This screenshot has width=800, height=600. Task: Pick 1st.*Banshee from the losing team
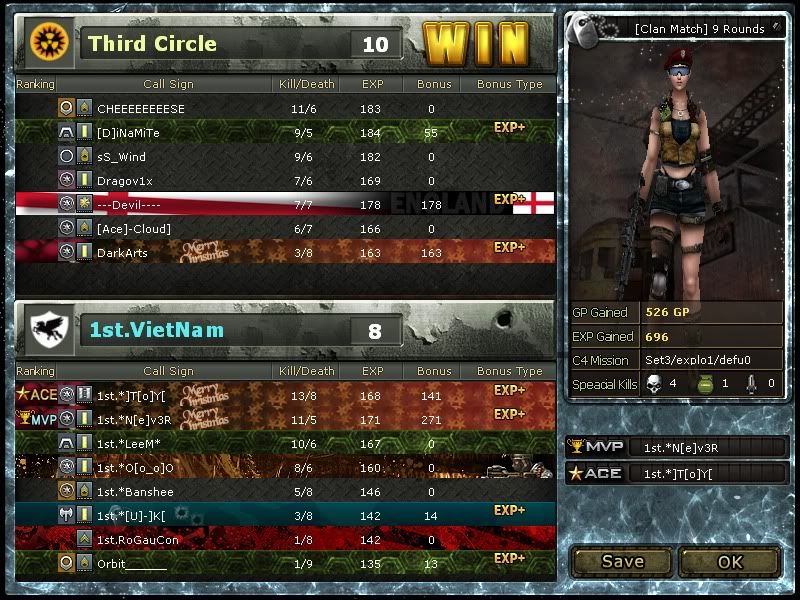pyautogui.click(x=135, y=491)
